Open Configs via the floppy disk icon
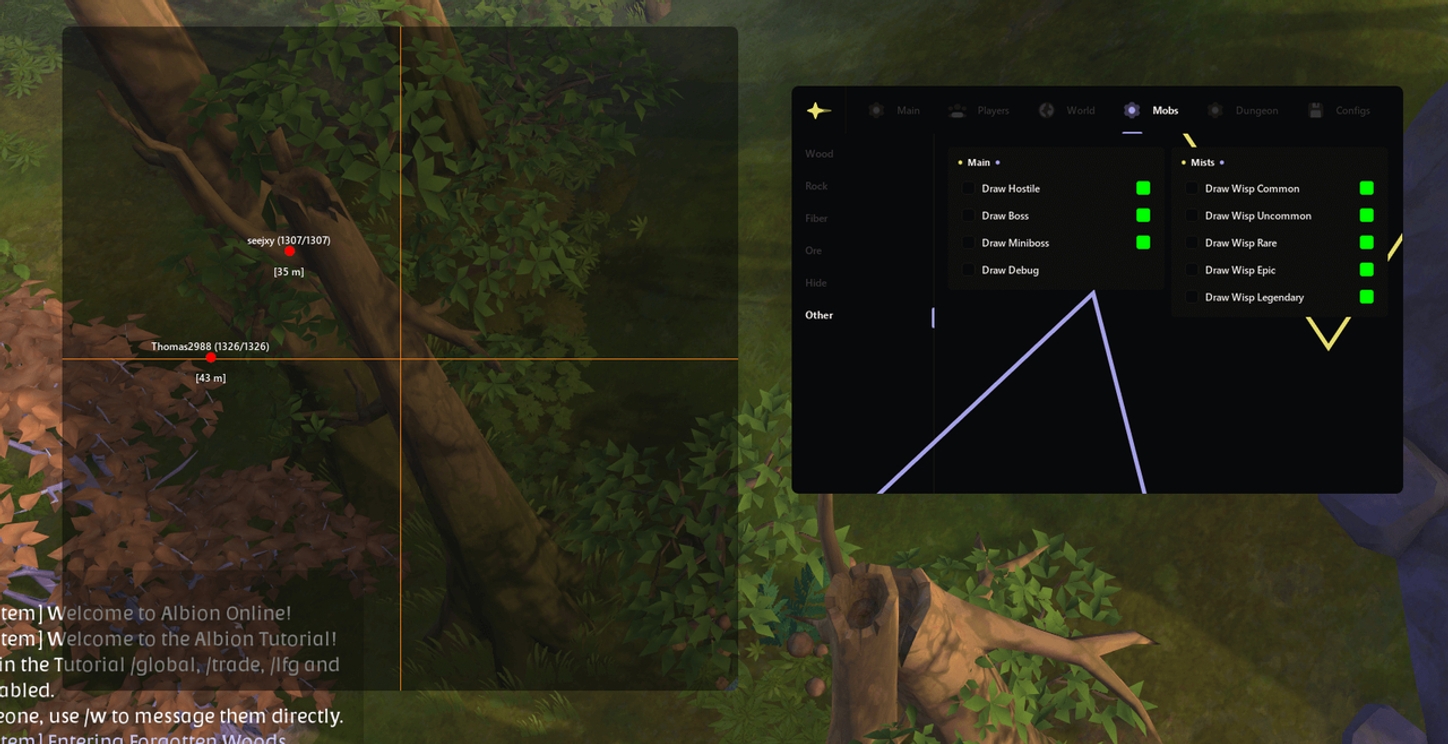 (x=1313, y=110)
